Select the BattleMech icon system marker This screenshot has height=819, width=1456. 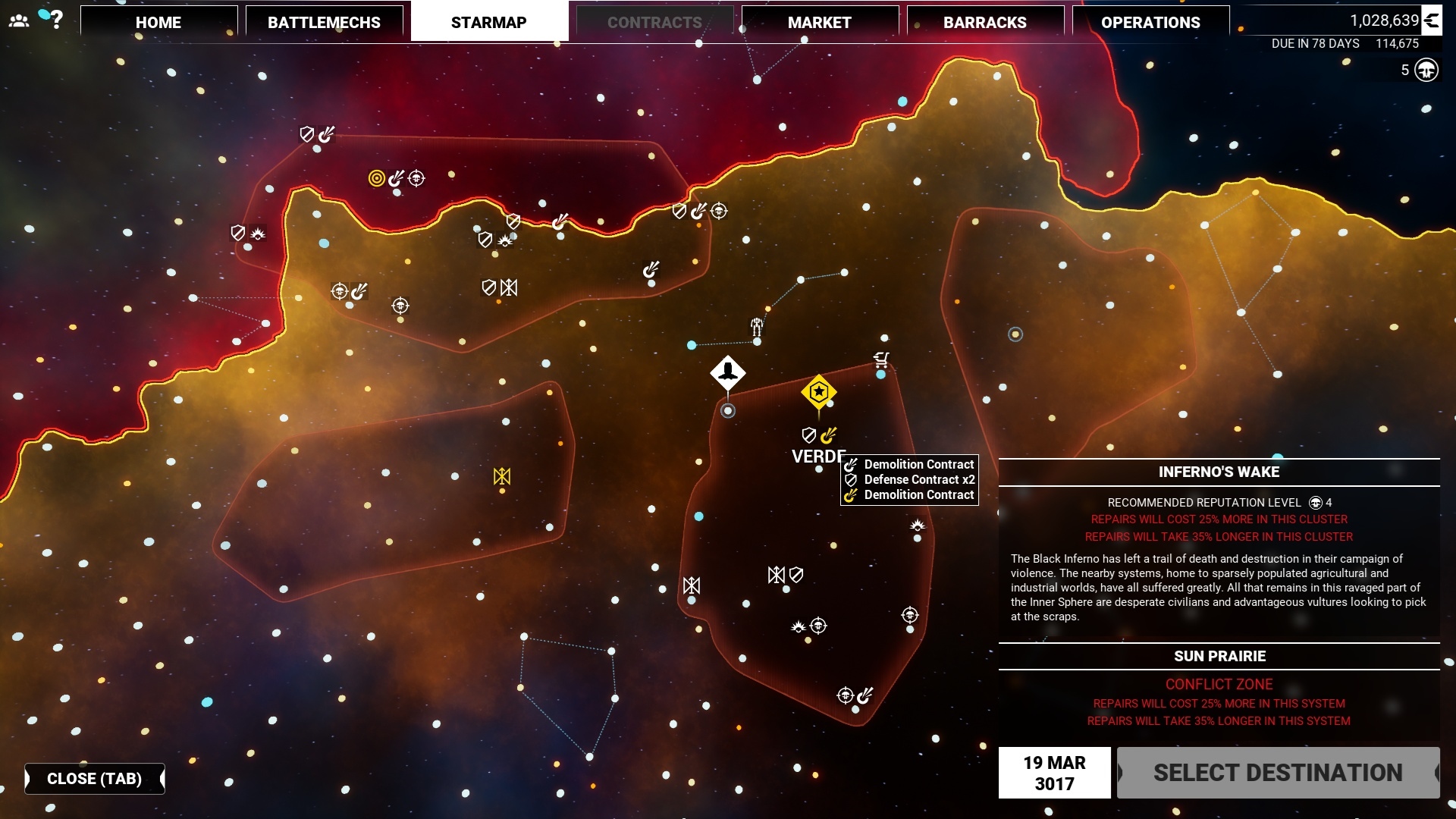coord(757,327)
